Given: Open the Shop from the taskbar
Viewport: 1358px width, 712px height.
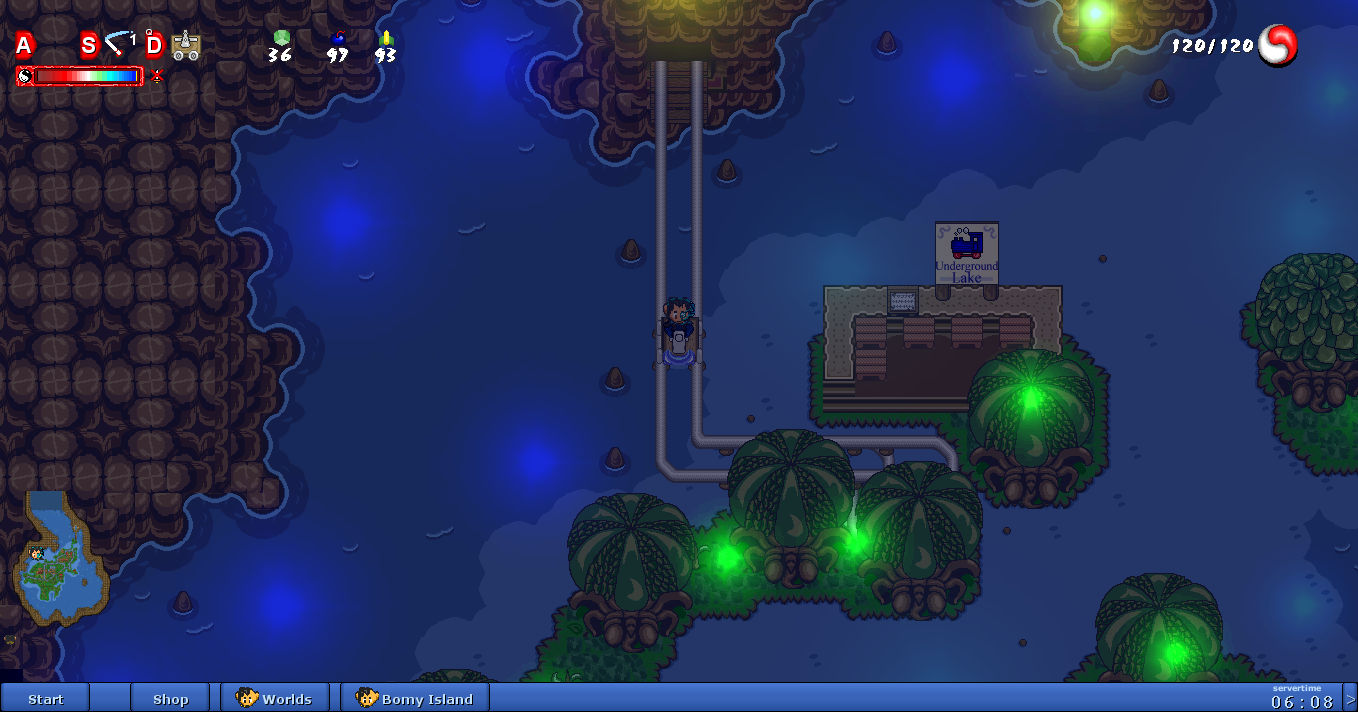Looking at the screenshot, I should coord(170,698).
